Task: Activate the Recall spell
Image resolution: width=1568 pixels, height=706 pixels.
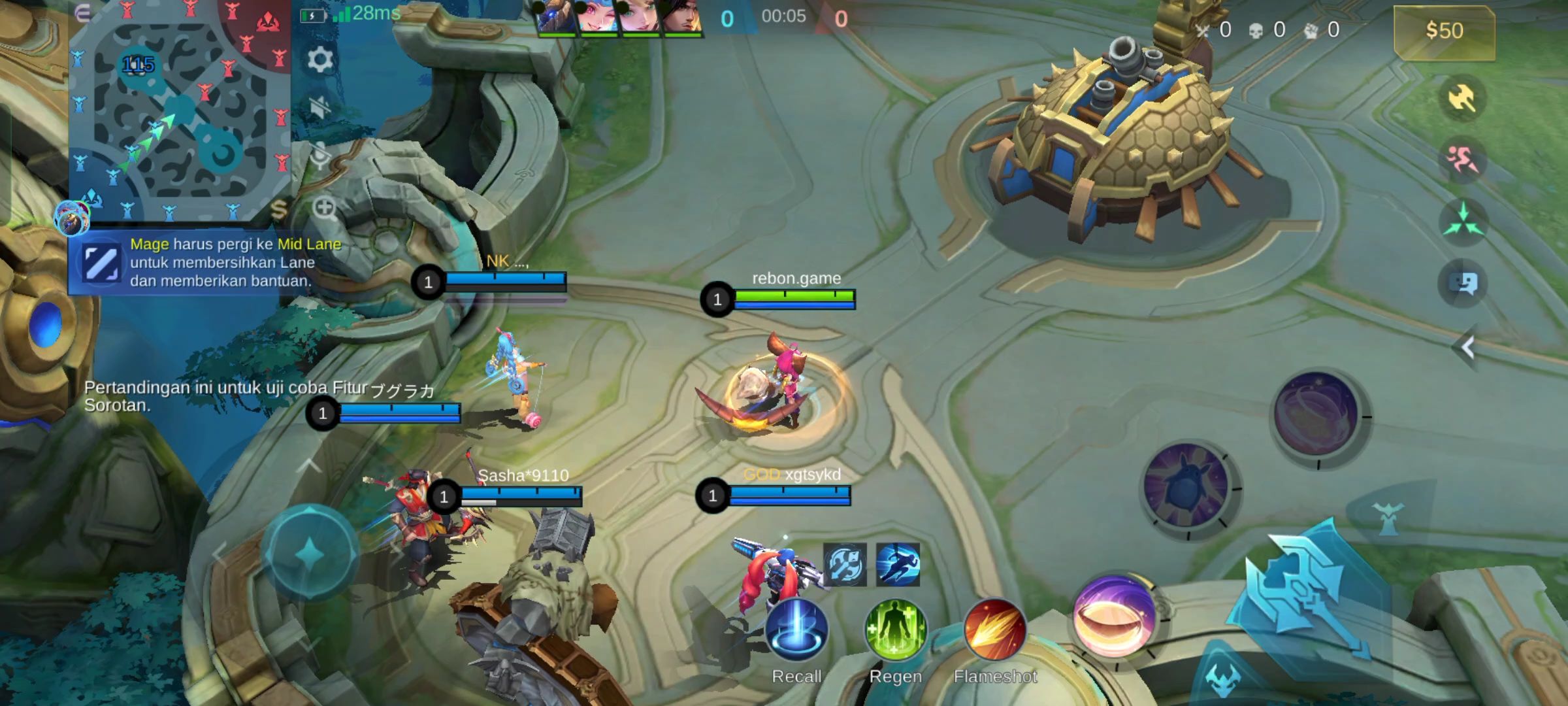Action: [796, 630]
